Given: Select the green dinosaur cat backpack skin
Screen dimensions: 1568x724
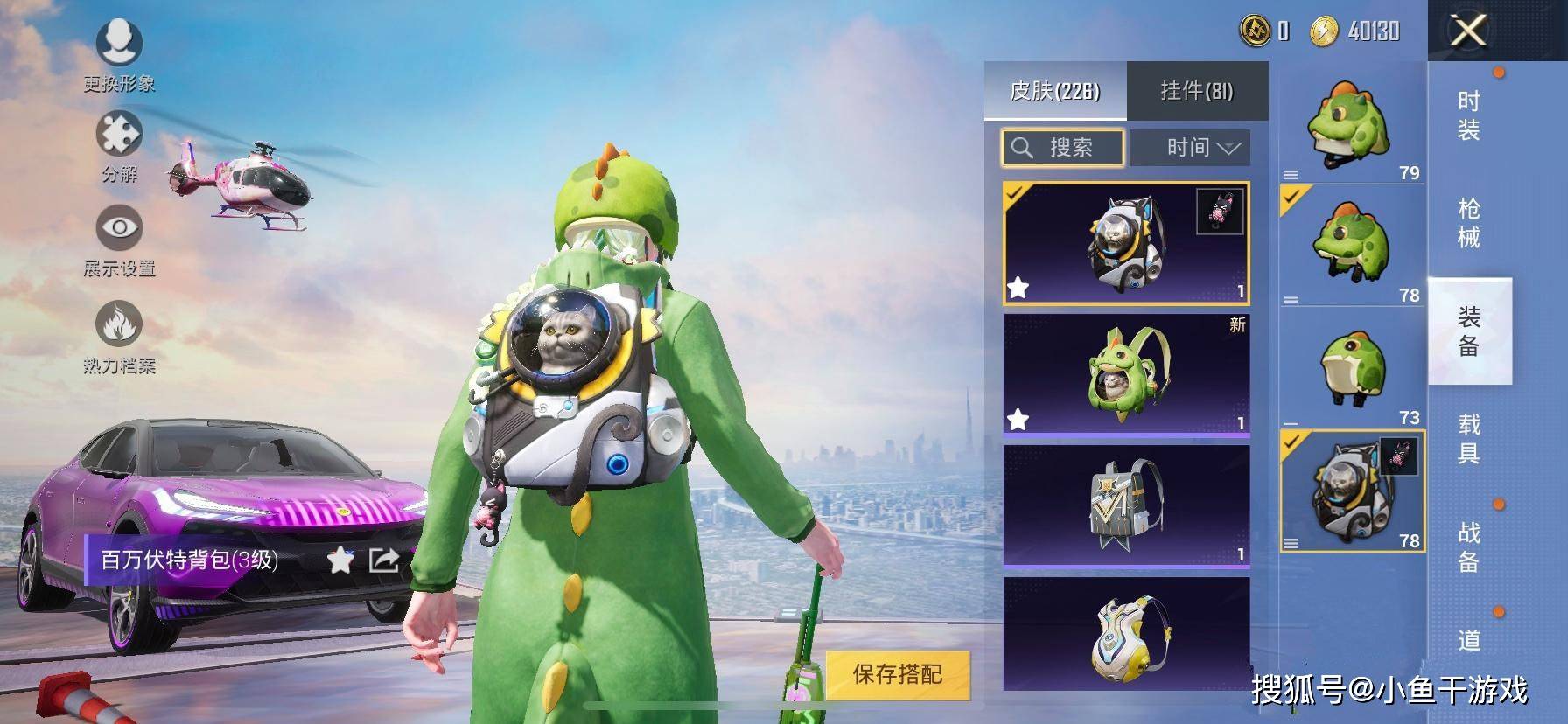Looking at the screenshot, I should pyautogui.click(x=1126, y=373).
